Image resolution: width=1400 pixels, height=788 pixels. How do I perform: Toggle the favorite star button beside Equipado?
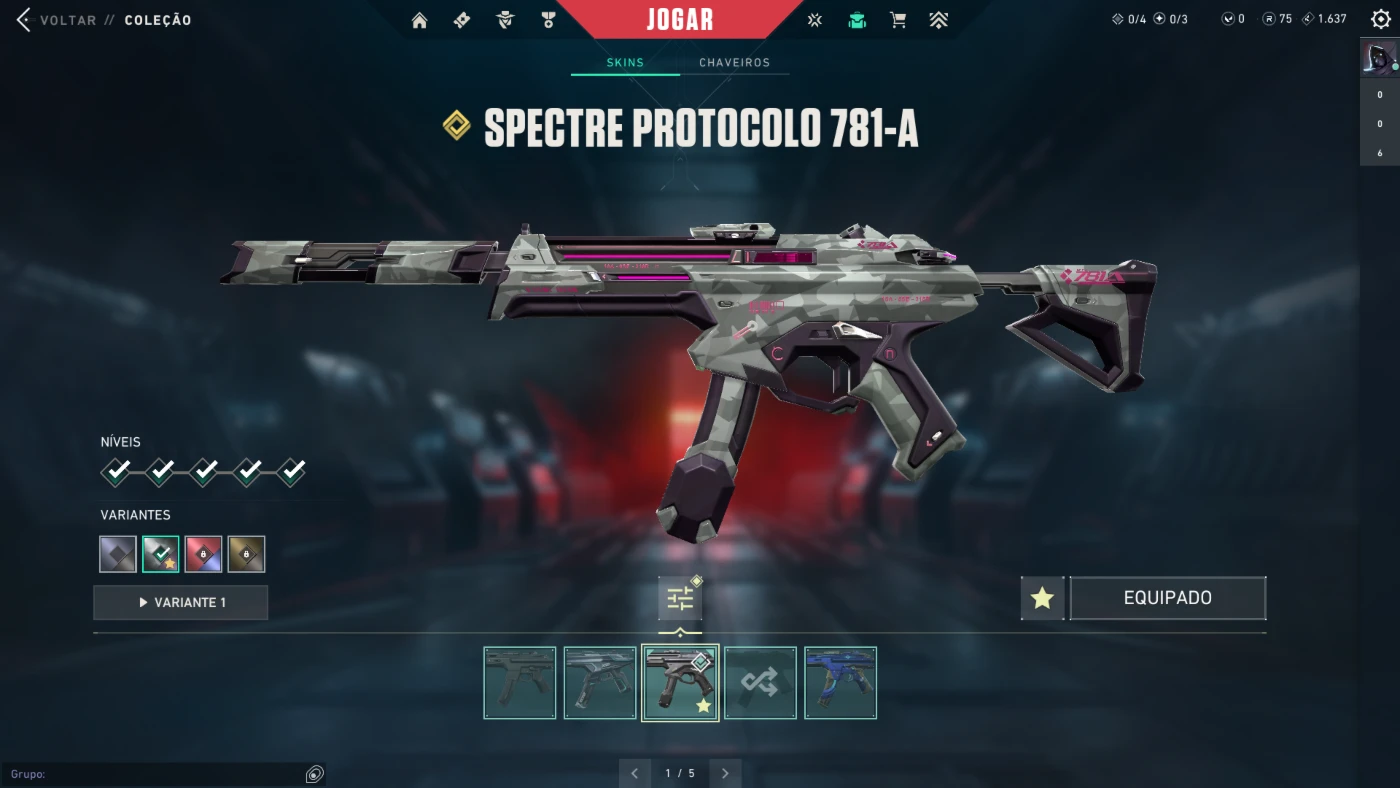coord(1042,598)
